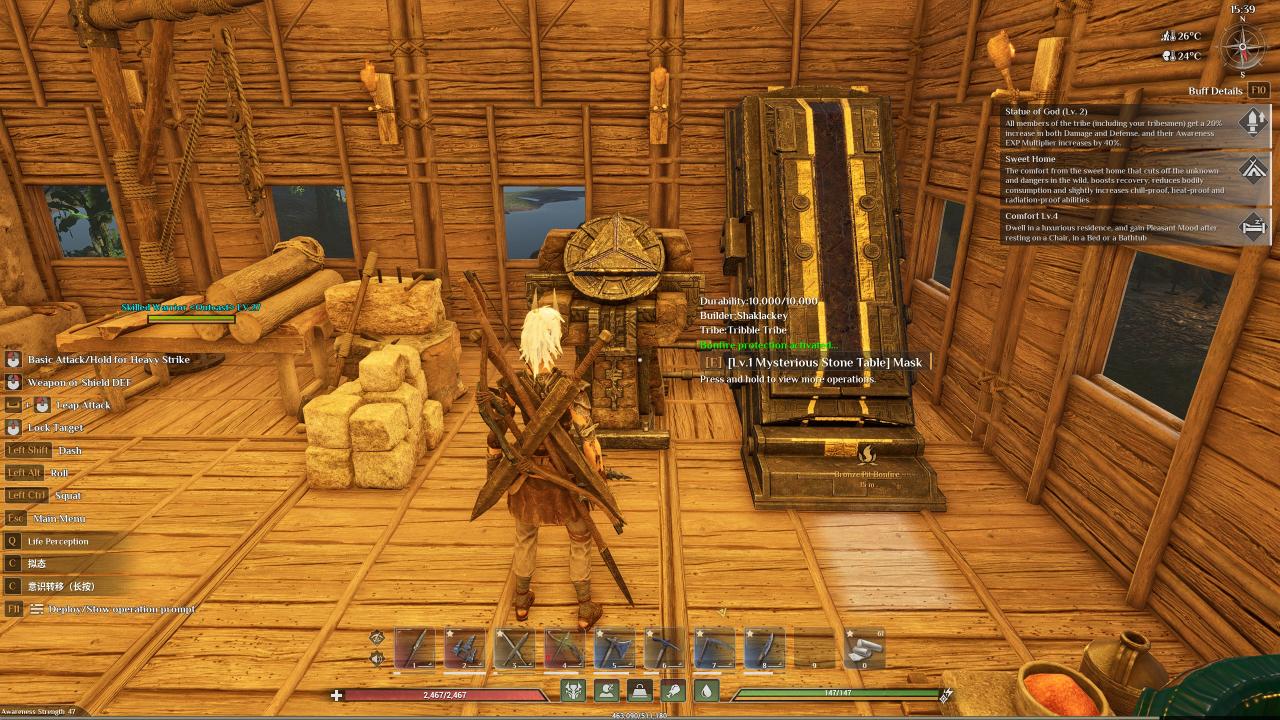Equip the sickle in hotbar slot 7
The width and height of the screenshot is (1280, 720).
pyautogui.click(x=714, y=648)
